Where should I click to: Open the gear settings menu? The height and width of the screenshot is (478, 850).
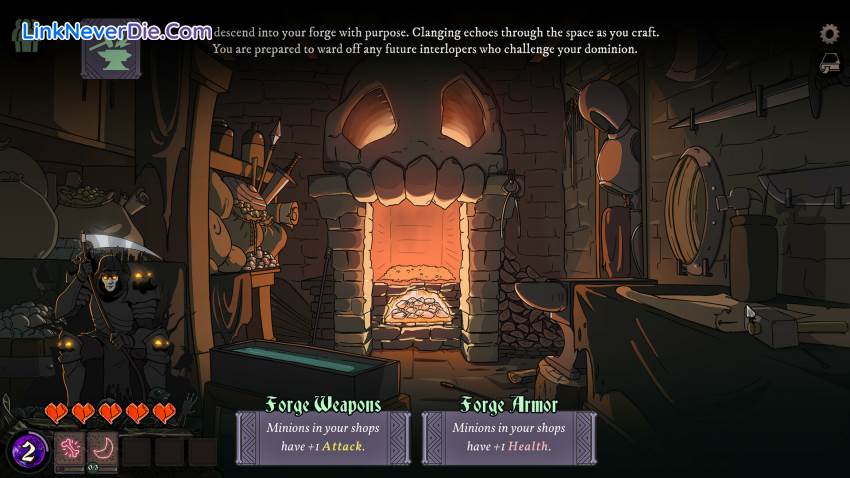829,34
